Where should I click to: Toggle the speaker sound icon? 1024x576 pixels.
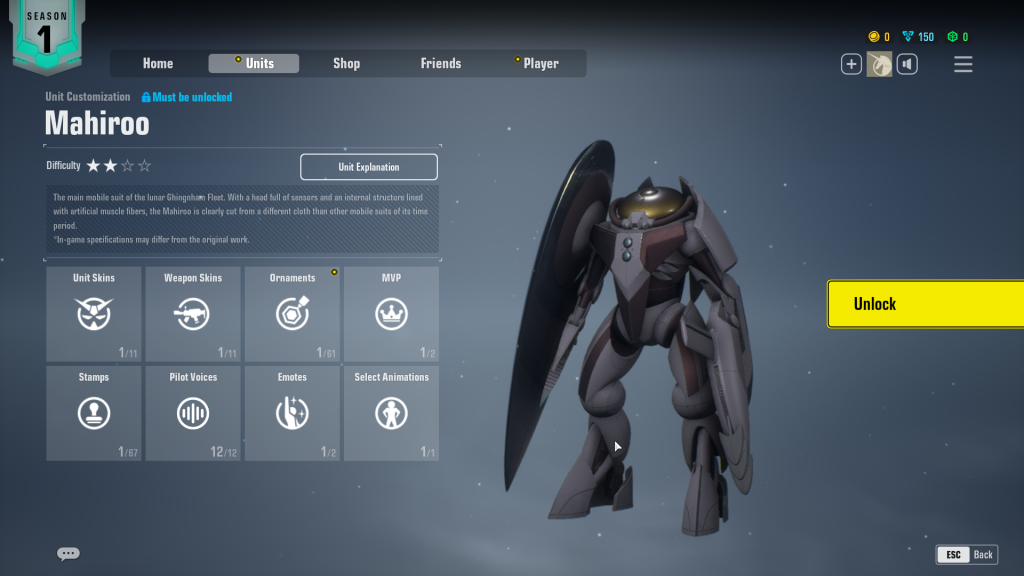coord(907,64)
